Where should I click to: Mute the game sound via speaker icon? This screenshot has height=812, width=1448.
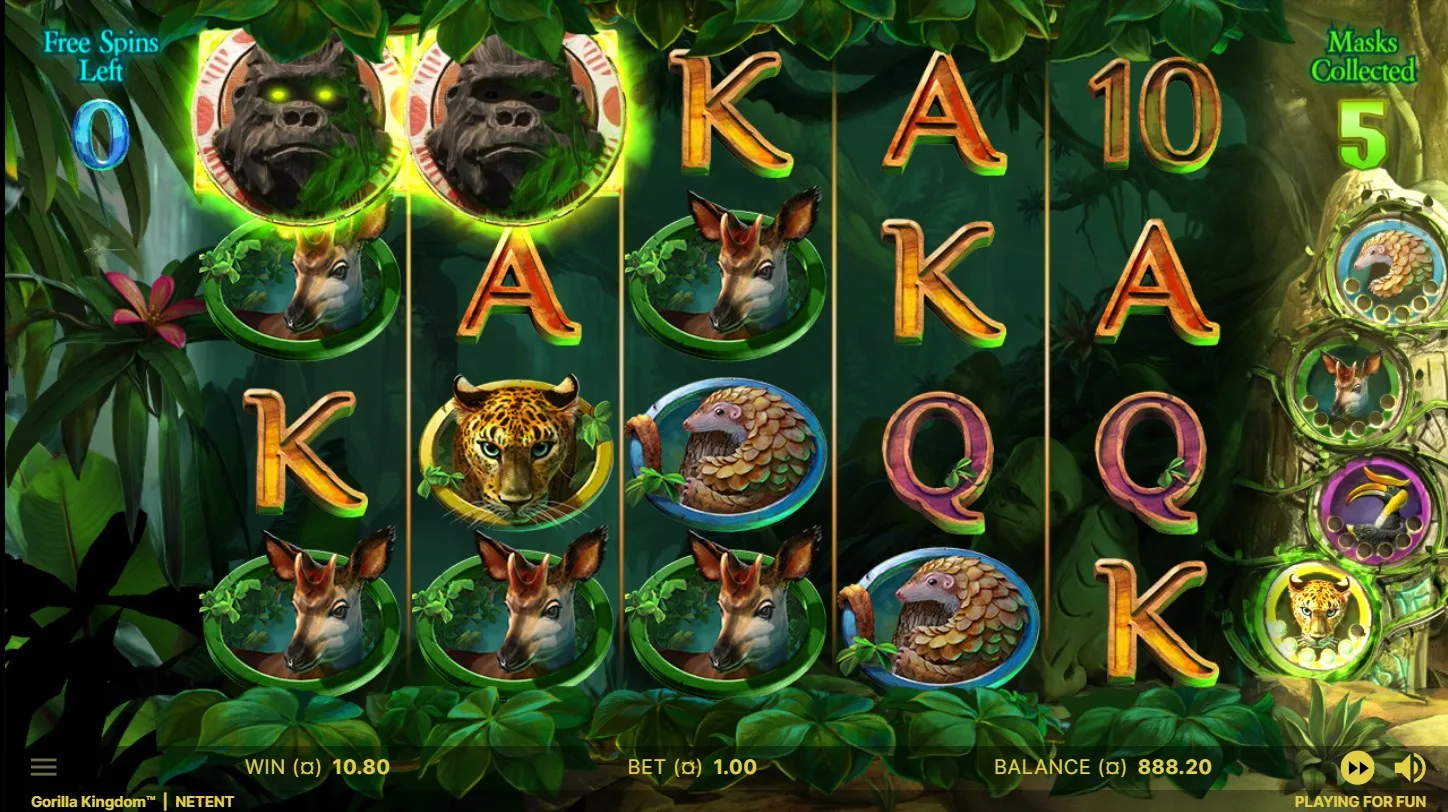click(1410, 768)
